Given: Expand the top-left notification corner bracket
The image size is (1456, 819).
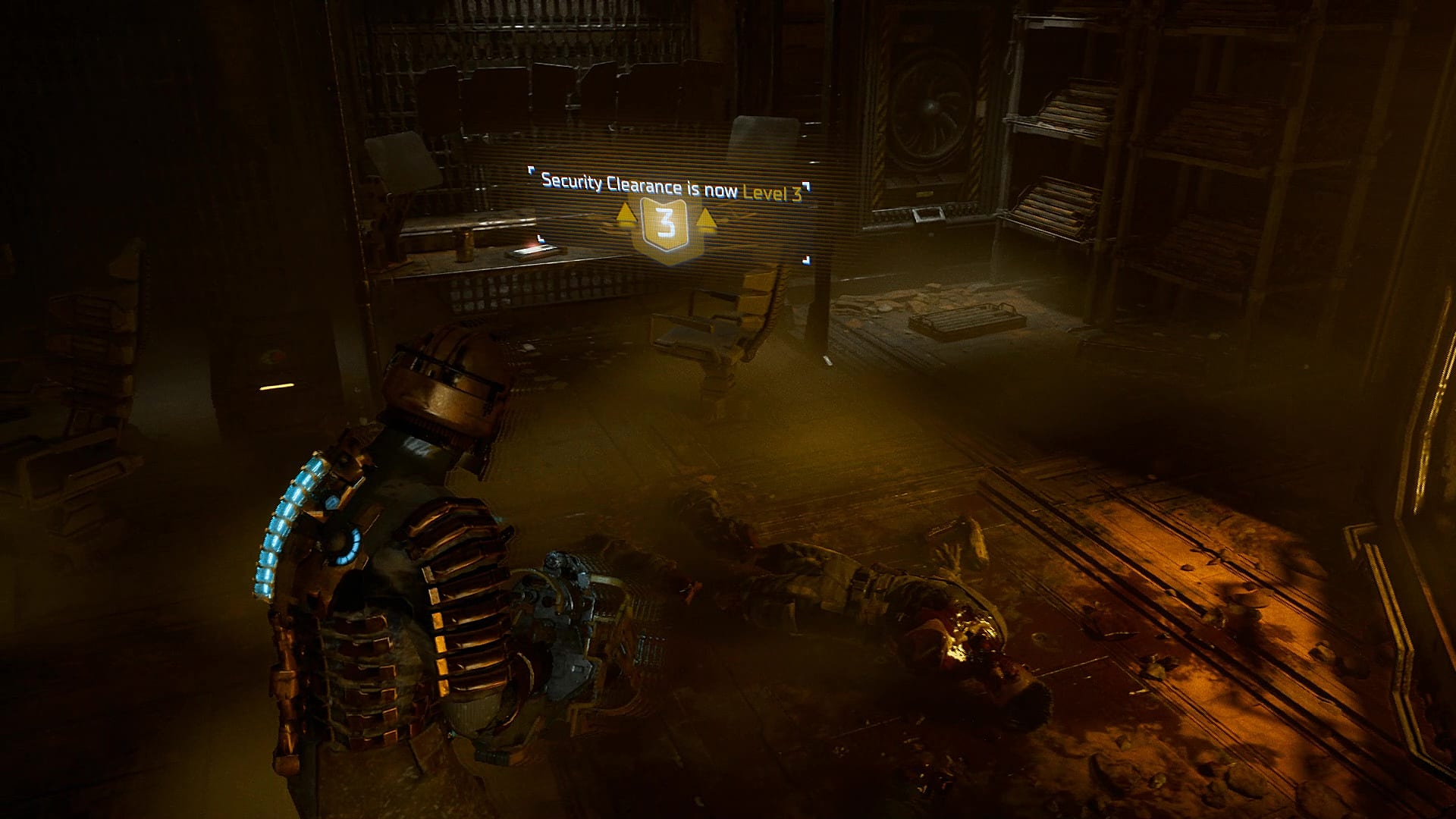Looking at the screenshot, I should (x=532, y=171).
